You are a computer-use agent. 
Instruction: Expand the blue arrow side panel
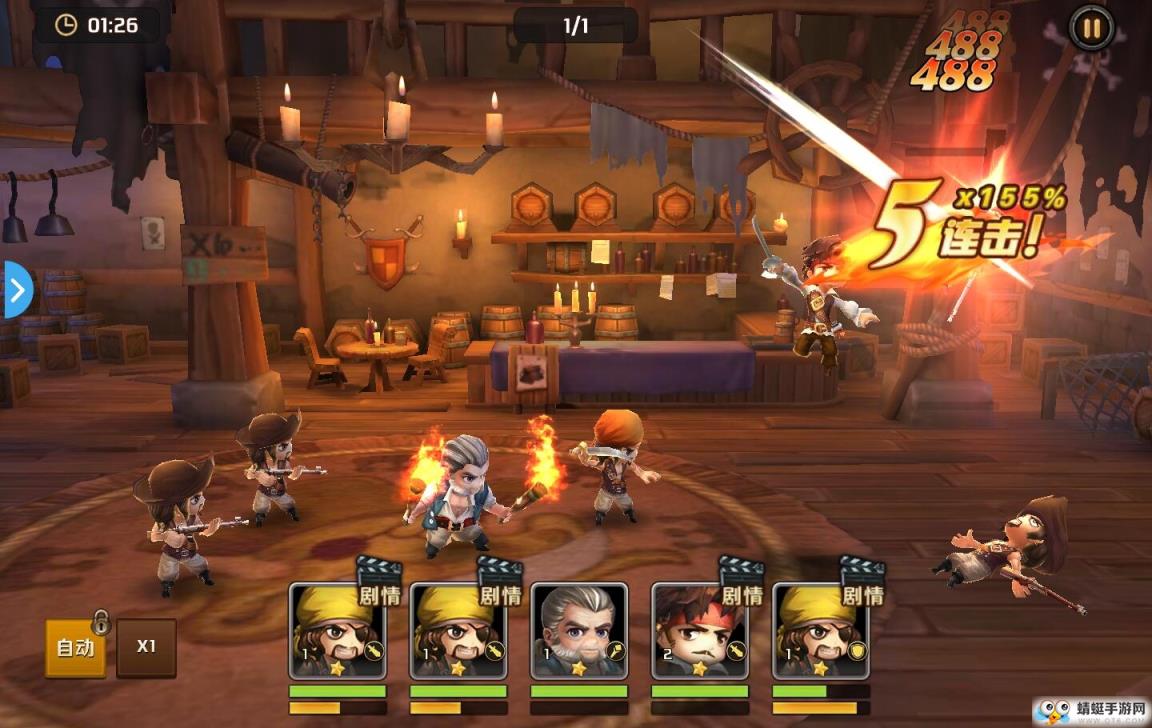pyautogui.click(x=18, y=290)
